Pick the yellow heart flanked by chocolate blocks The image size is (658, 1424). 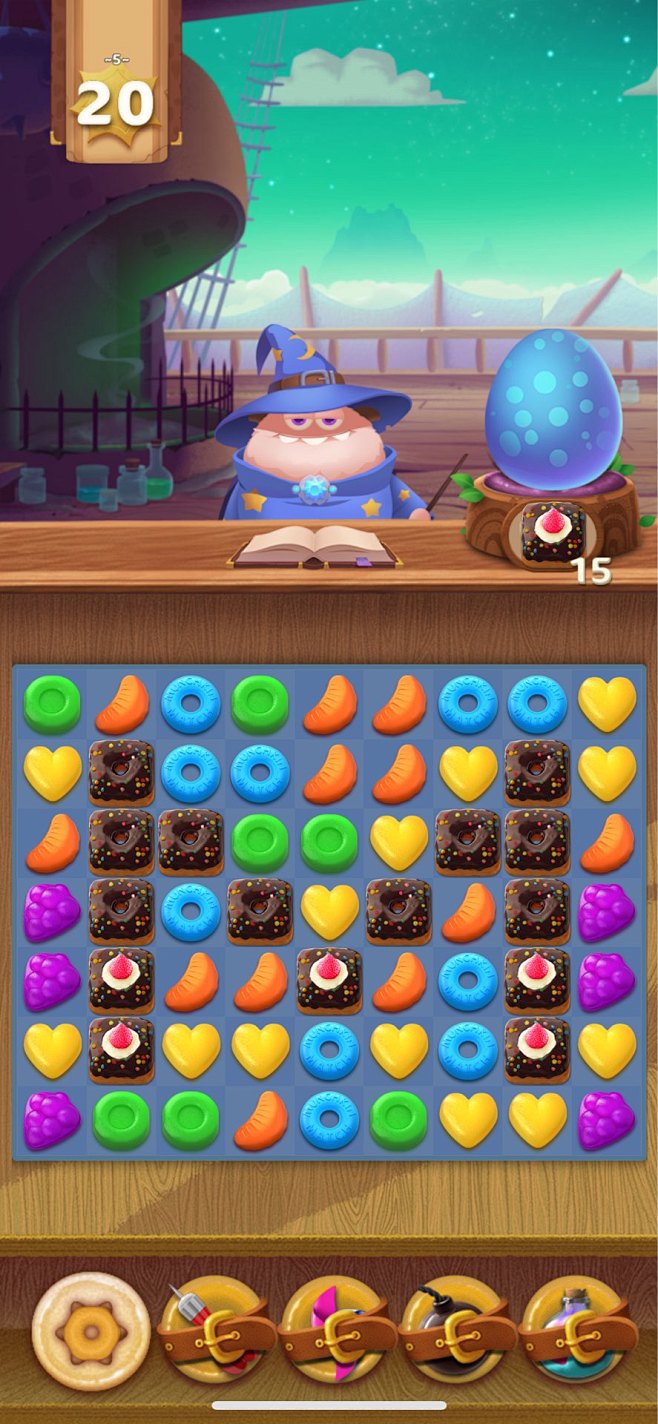(x=329, y=912)
